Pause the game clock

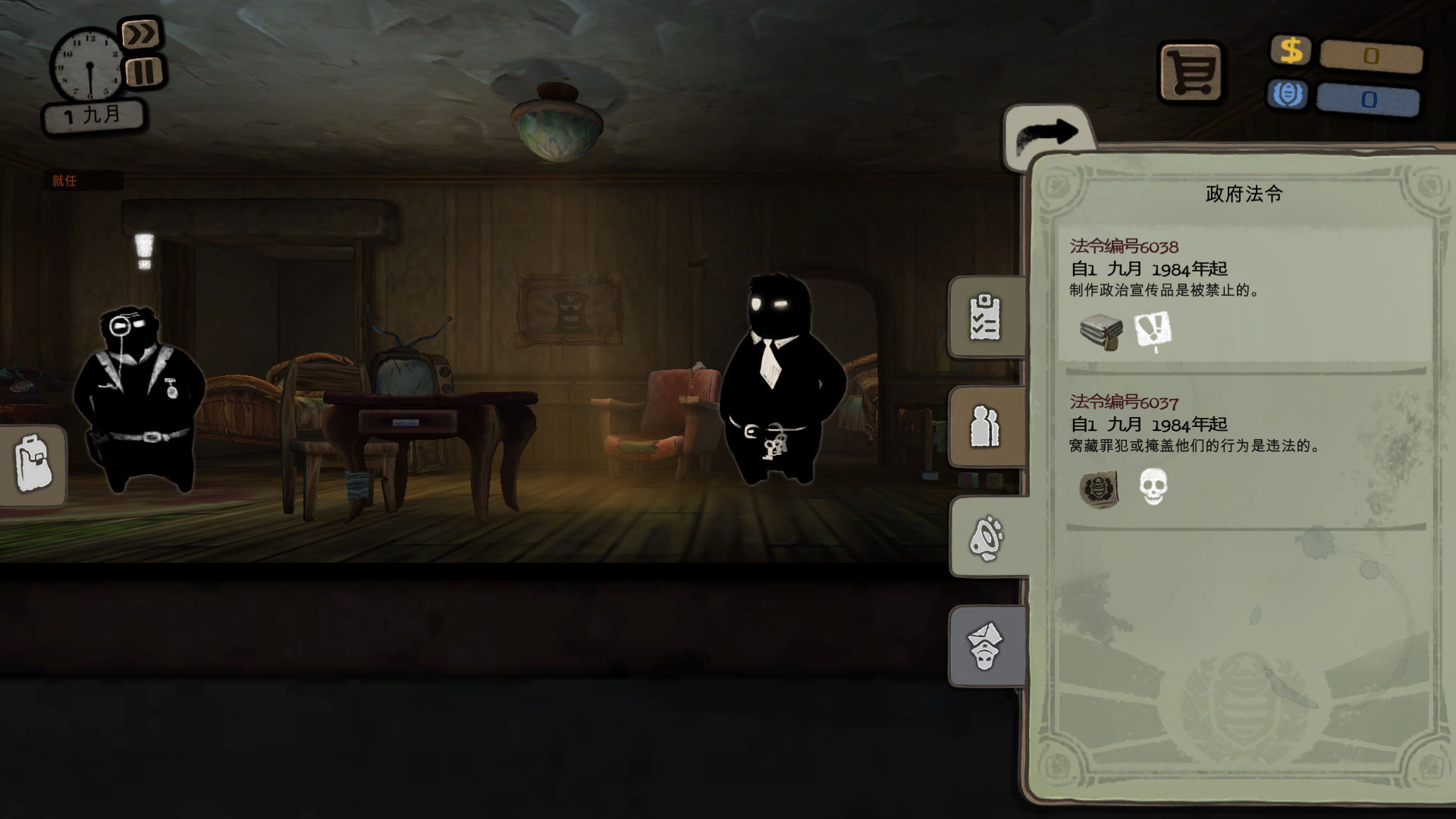pos(144,72)
